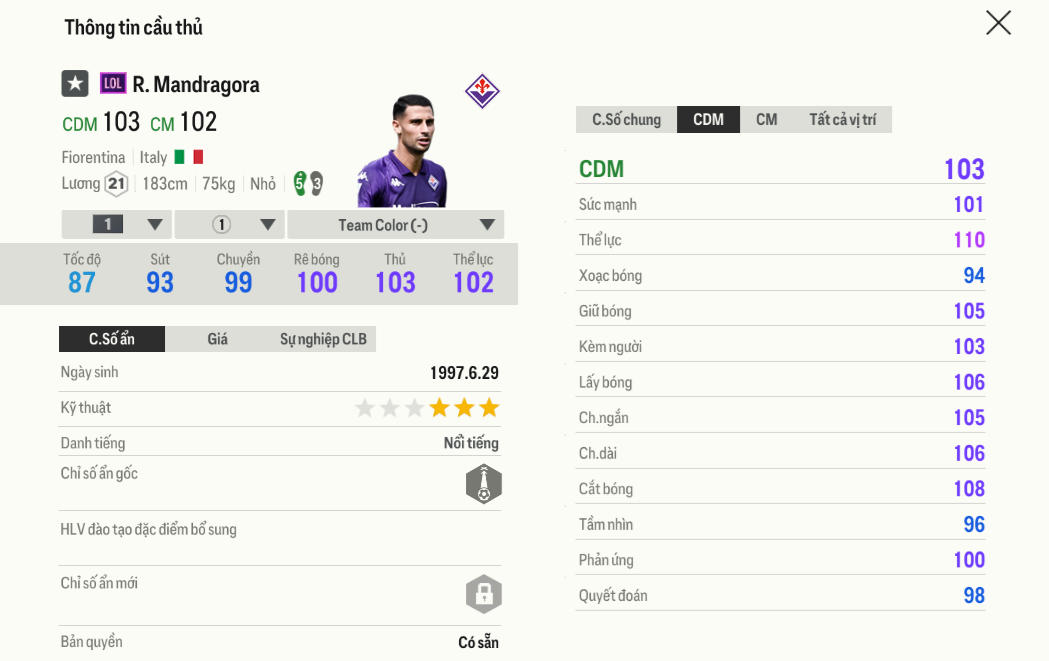Select the CDM position tab

click(708, 120)
